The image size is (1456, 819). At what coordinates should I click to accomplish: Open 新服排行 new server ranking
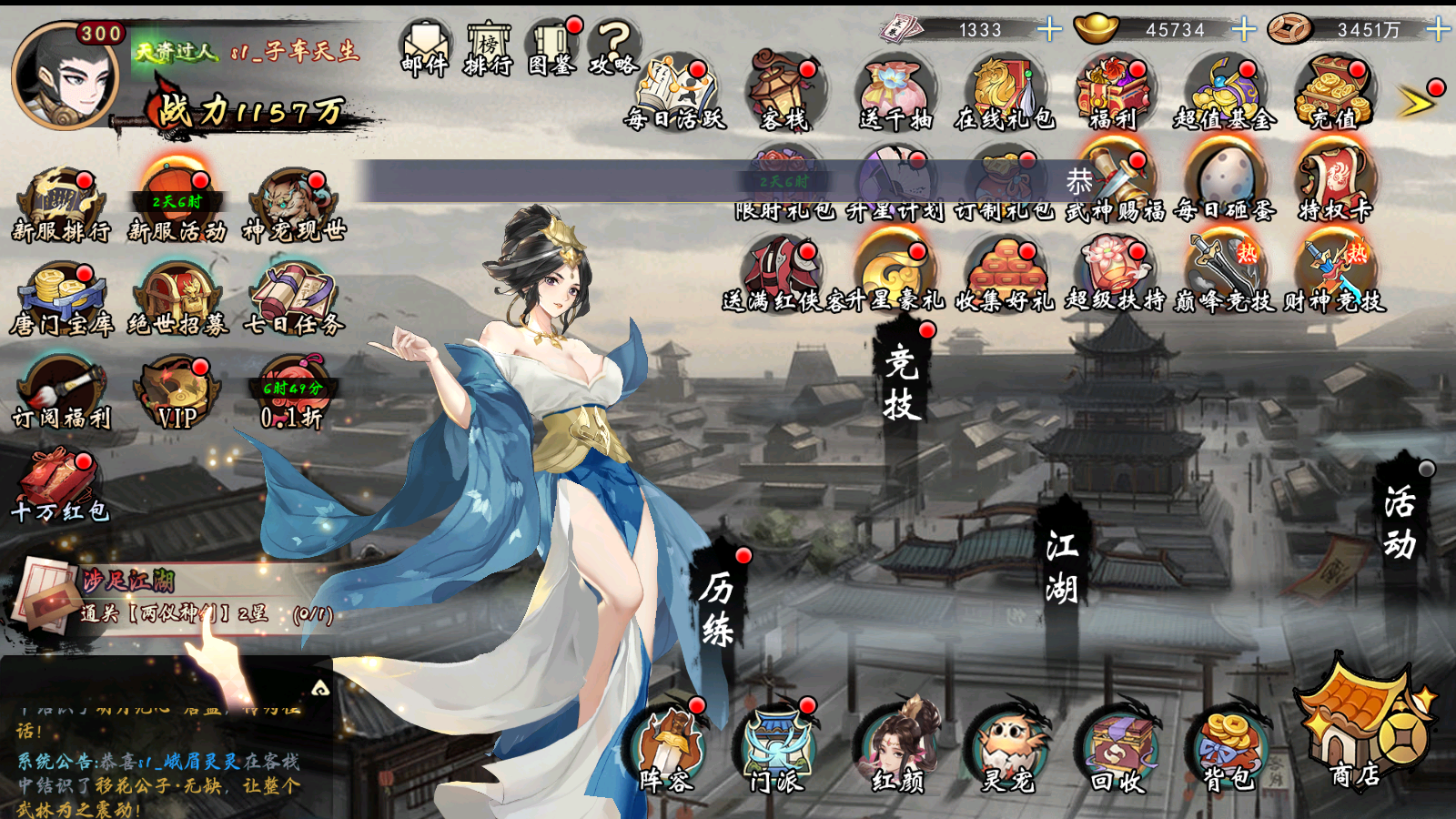[61, 206]
